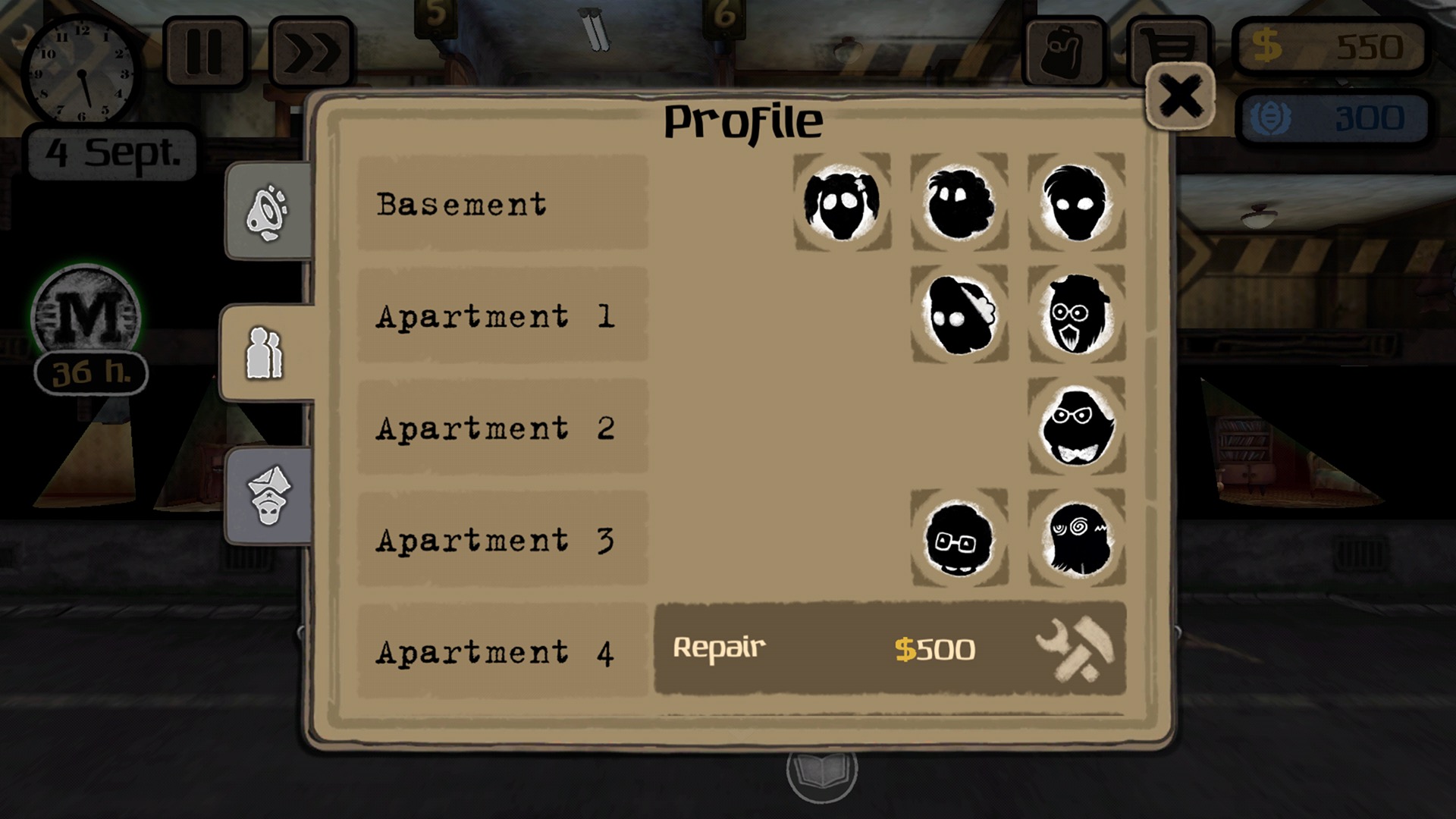Open the officer cap tab
The image size is (1456, 819).
click(269, 495)
